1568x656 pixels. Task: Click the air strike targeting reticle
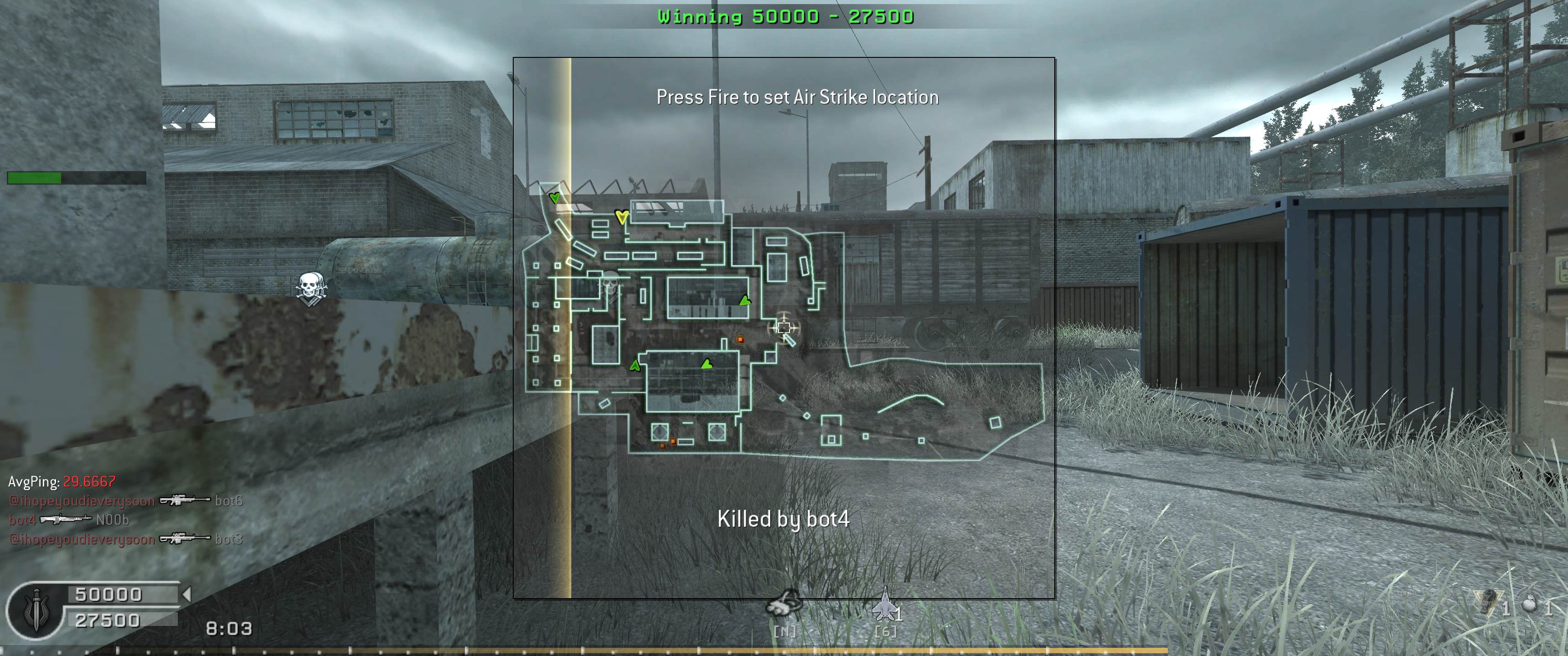coord(784,328)
